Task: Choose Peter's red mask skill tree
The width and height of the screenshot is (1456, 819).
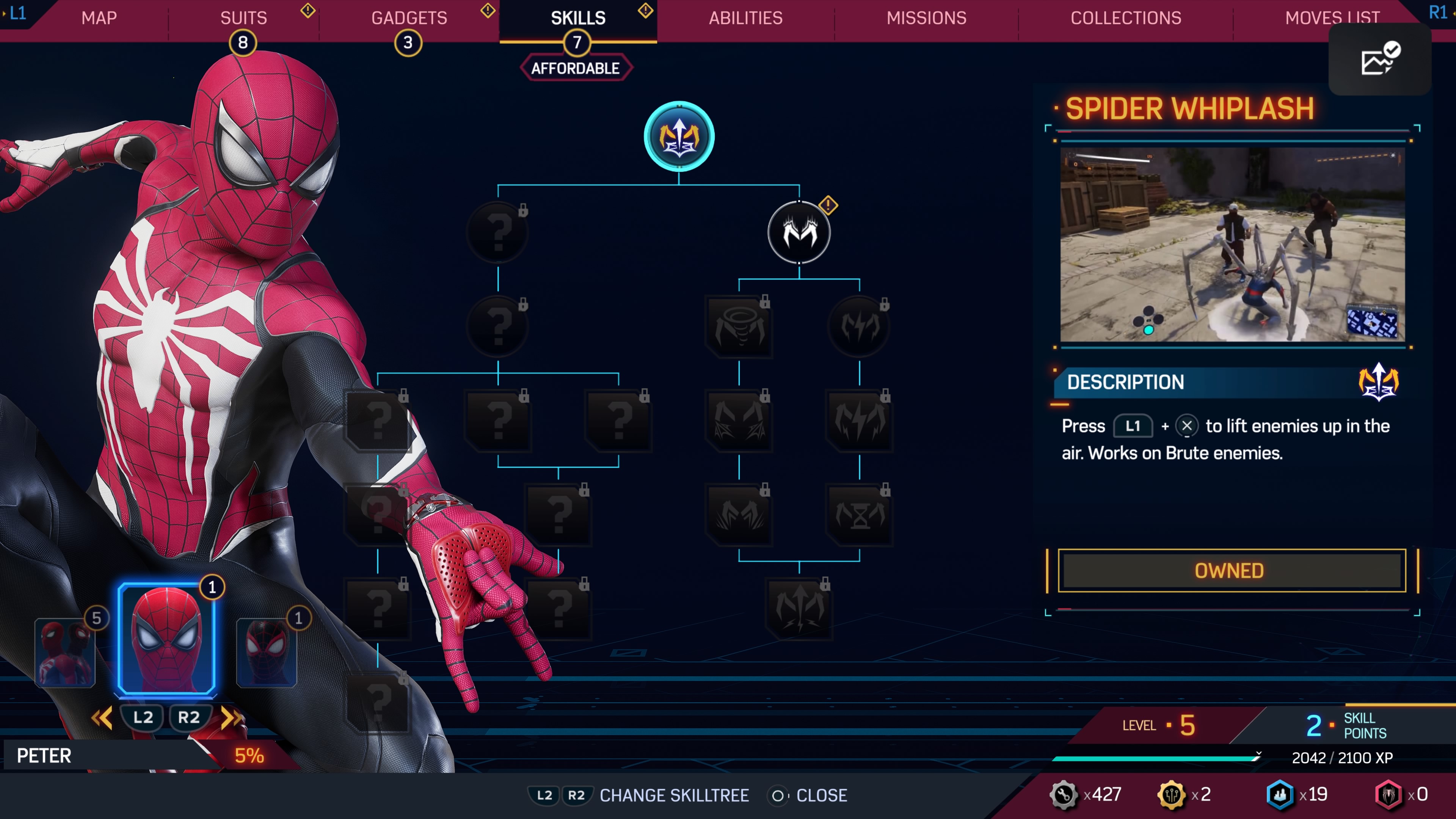Action: 167,639
